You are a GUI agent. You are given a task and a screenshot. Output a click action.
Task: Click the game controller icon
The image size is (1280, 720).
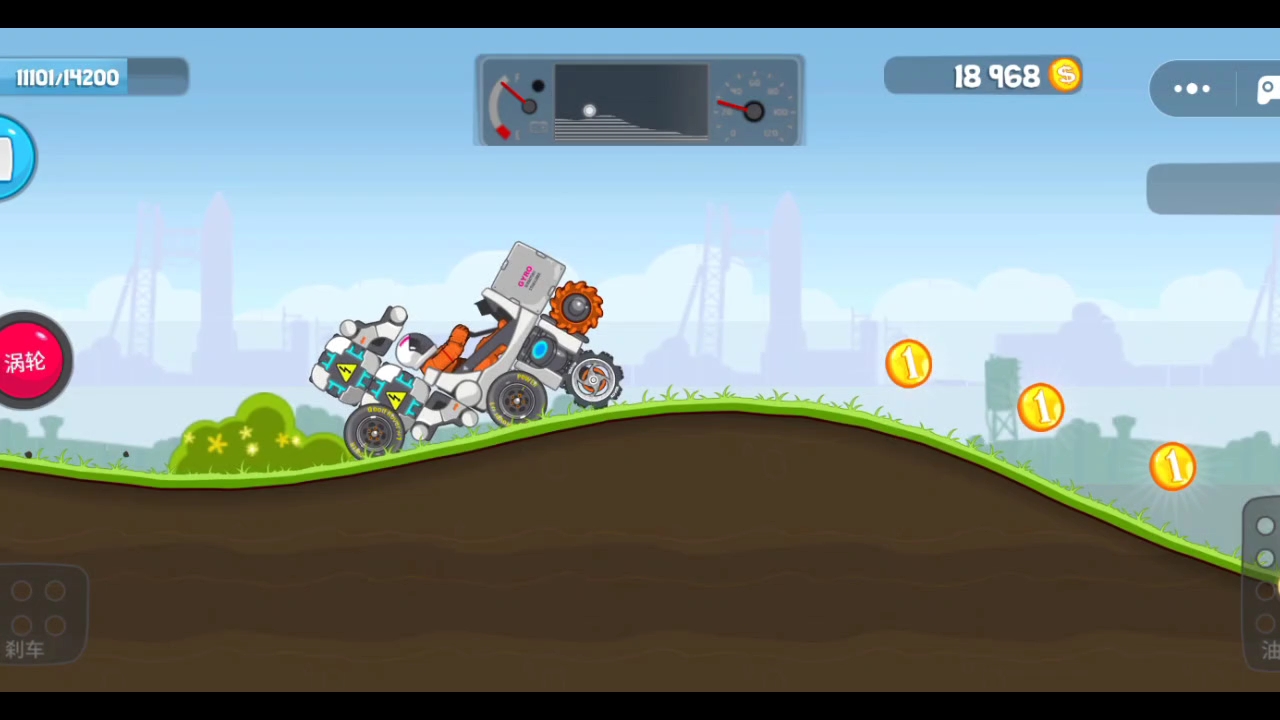click(x=1267, y=89)
